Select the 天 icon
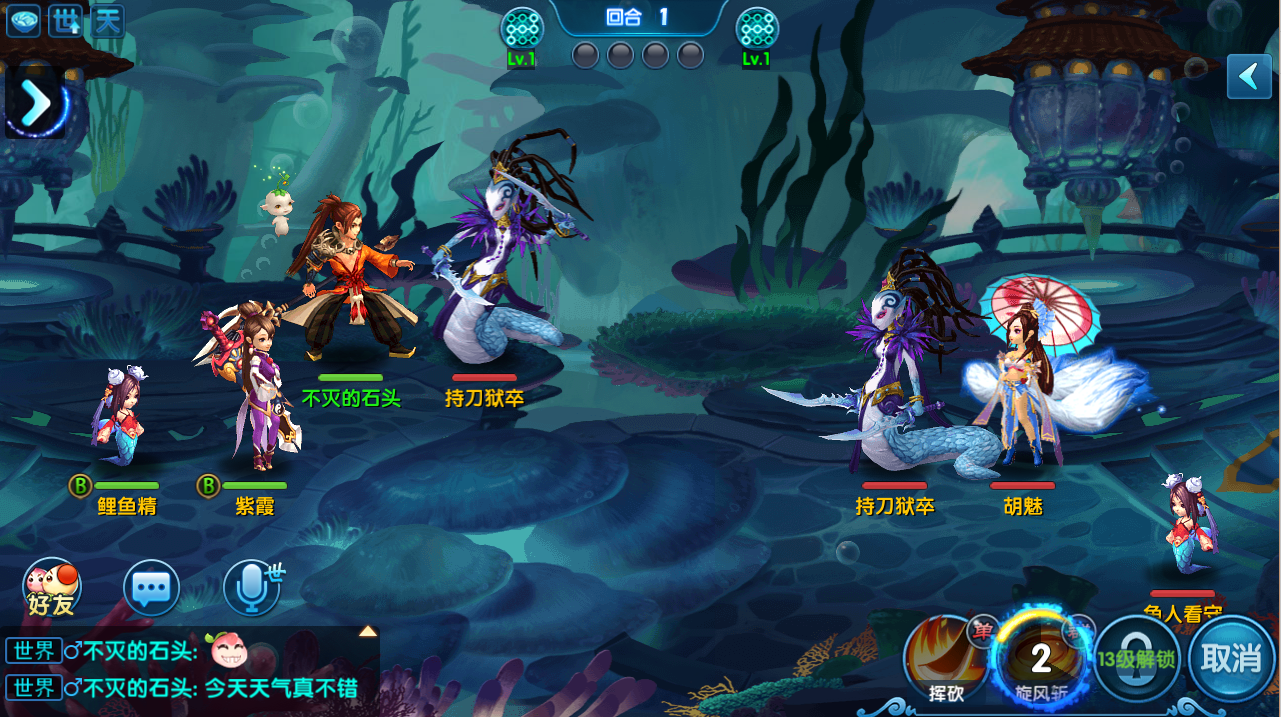The width and height of the screenshot is (1281, 717). (x=107, y=21)
